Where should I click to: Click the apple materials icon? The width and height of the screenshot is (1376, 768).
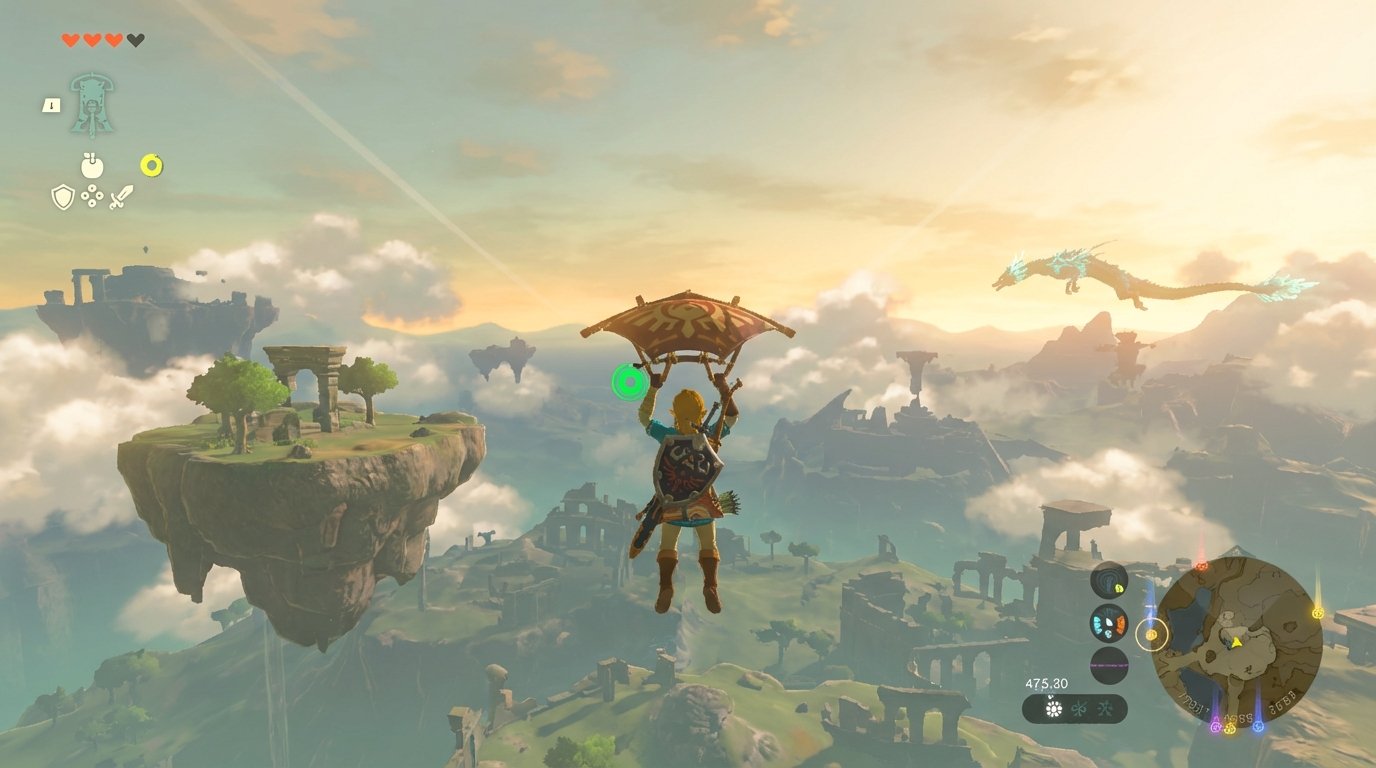click(x=92, y=165)
